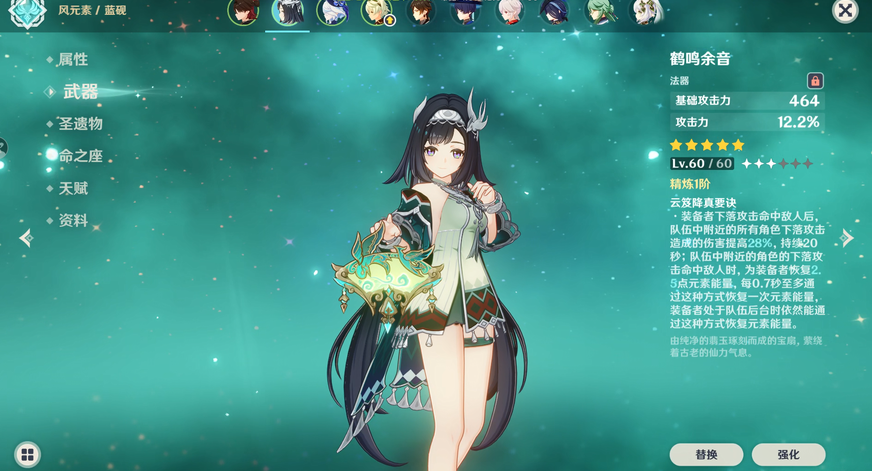Open the 天赋 talents page
This screenshot has width=872, height=471.
point(73,188)
